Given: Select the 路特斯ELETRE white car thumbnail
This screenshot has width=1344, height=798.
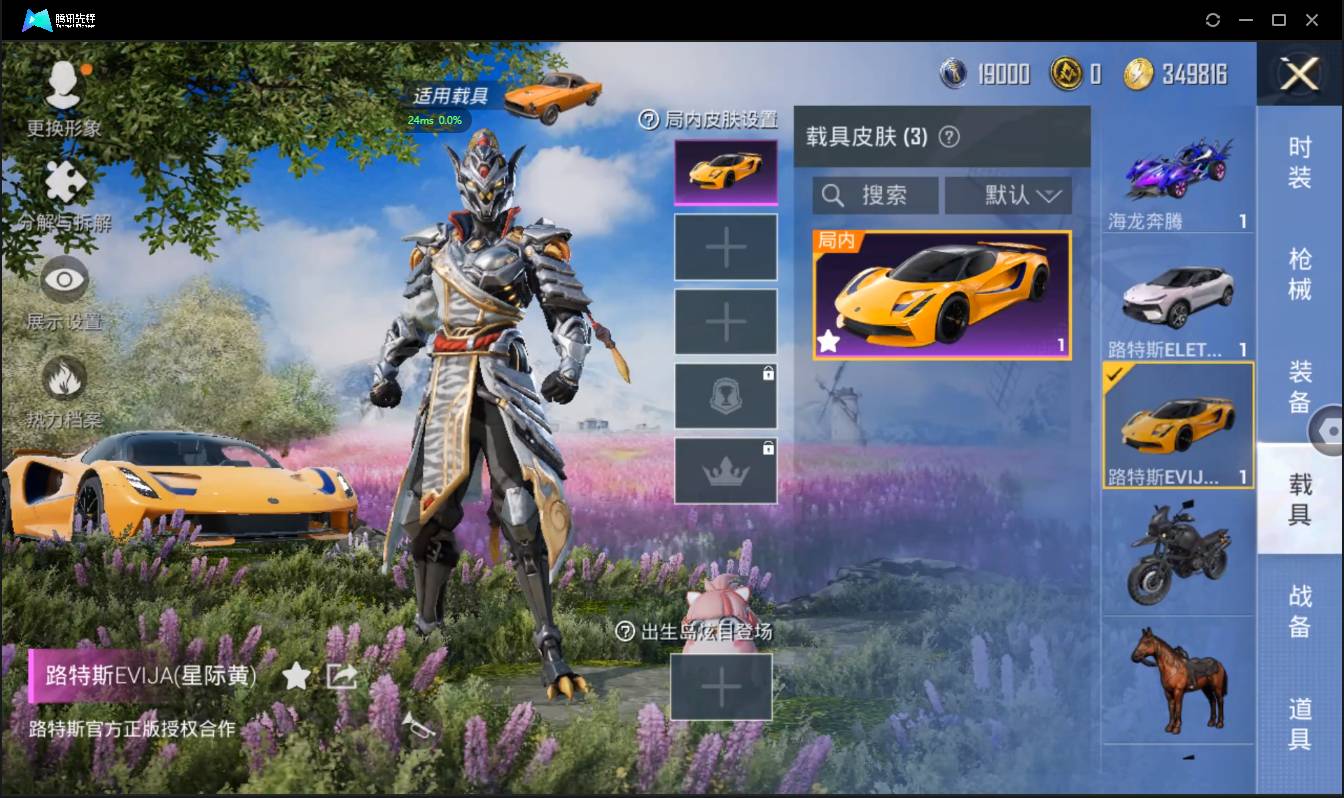Looking at the screenshot, I should (x=1178, y=295).
